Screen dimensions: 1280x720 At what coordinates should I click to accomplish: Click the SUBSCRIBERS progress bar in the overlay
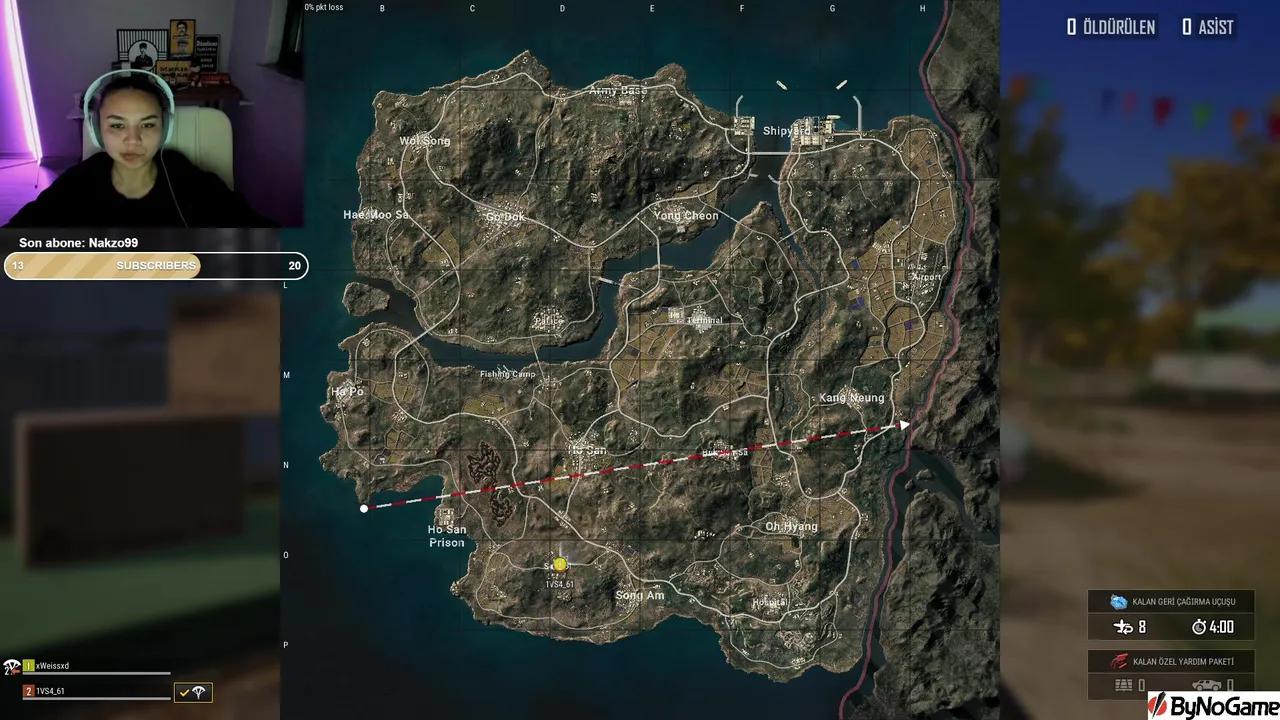click(x=155, y=266)
